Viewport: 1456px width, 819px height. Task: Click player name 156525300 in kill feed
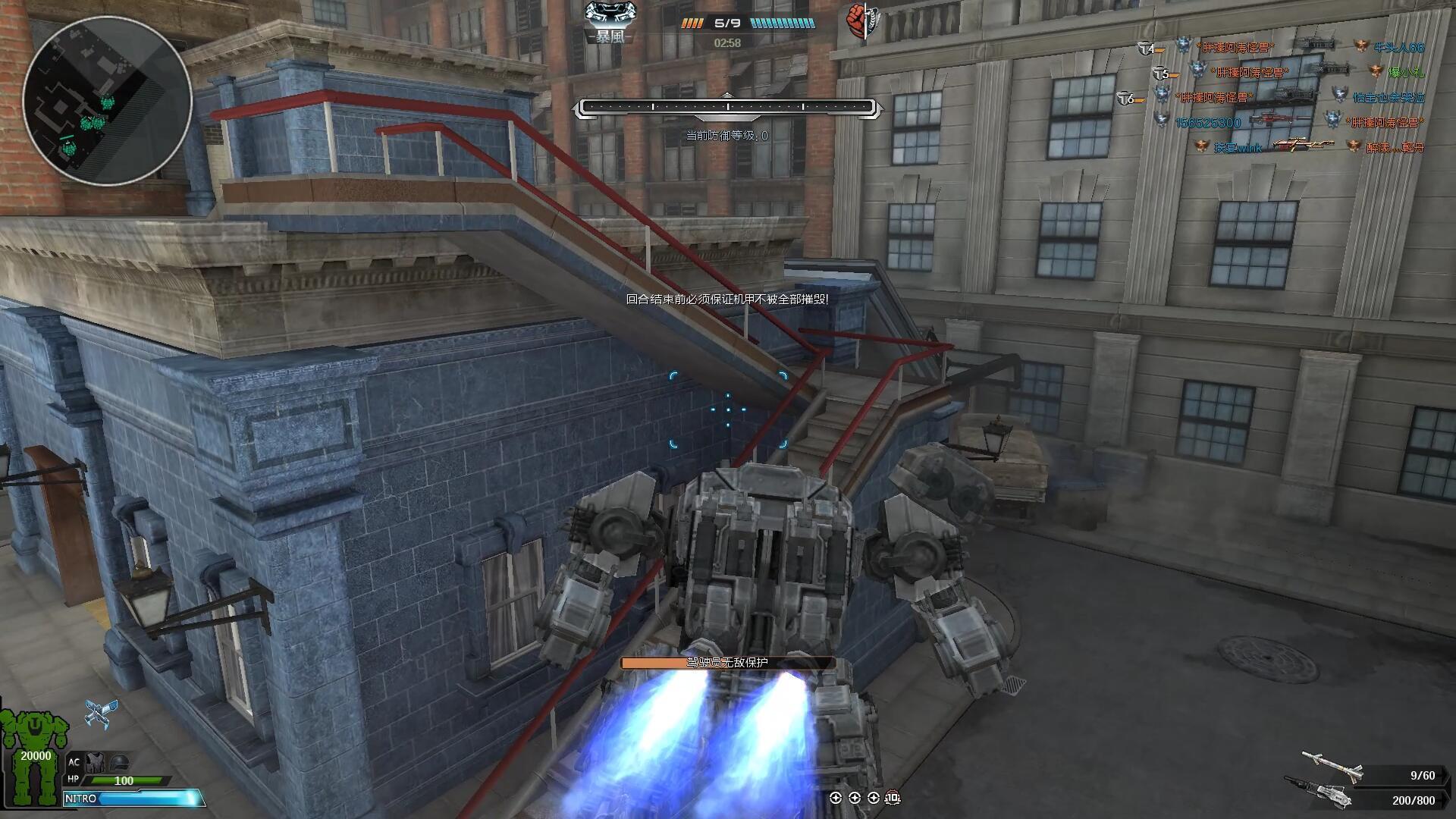[1208, 123]
